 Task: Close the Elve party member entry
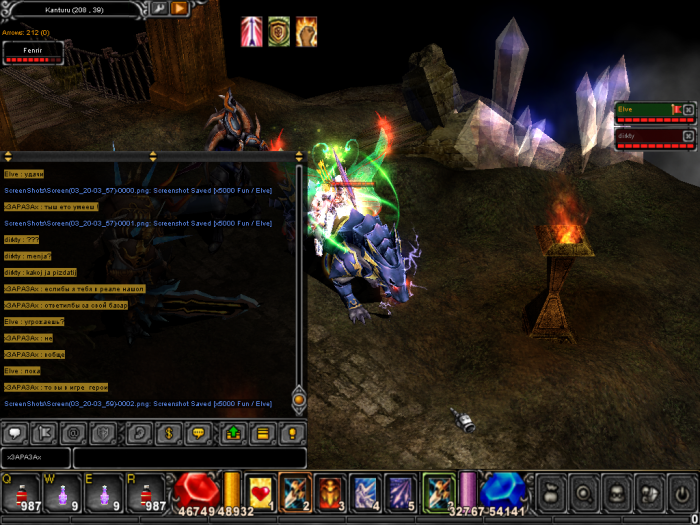click(688, 108)
